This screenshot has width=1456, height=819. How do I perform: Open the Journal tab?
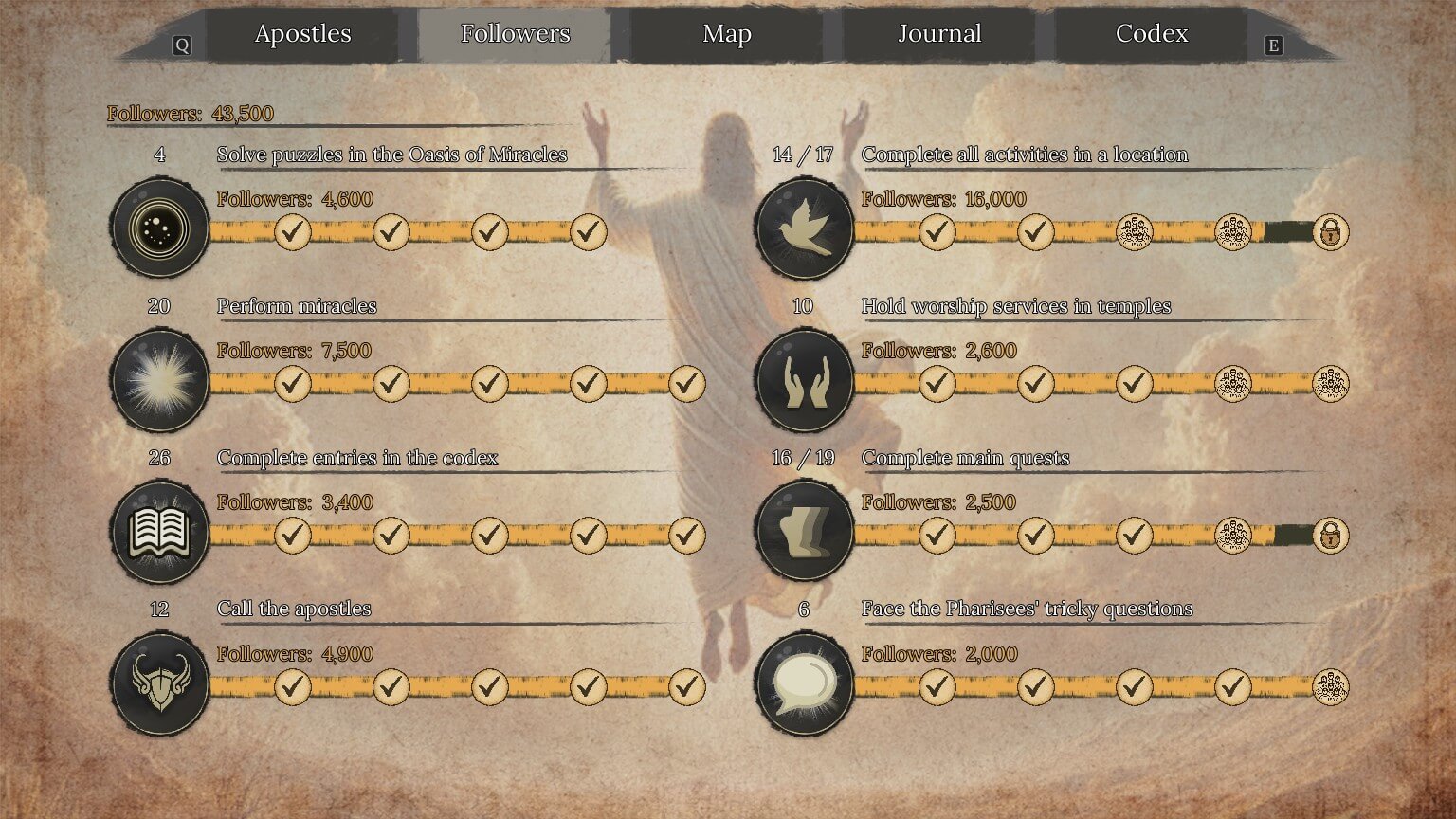pyautogui.click(x=938, y=33)
